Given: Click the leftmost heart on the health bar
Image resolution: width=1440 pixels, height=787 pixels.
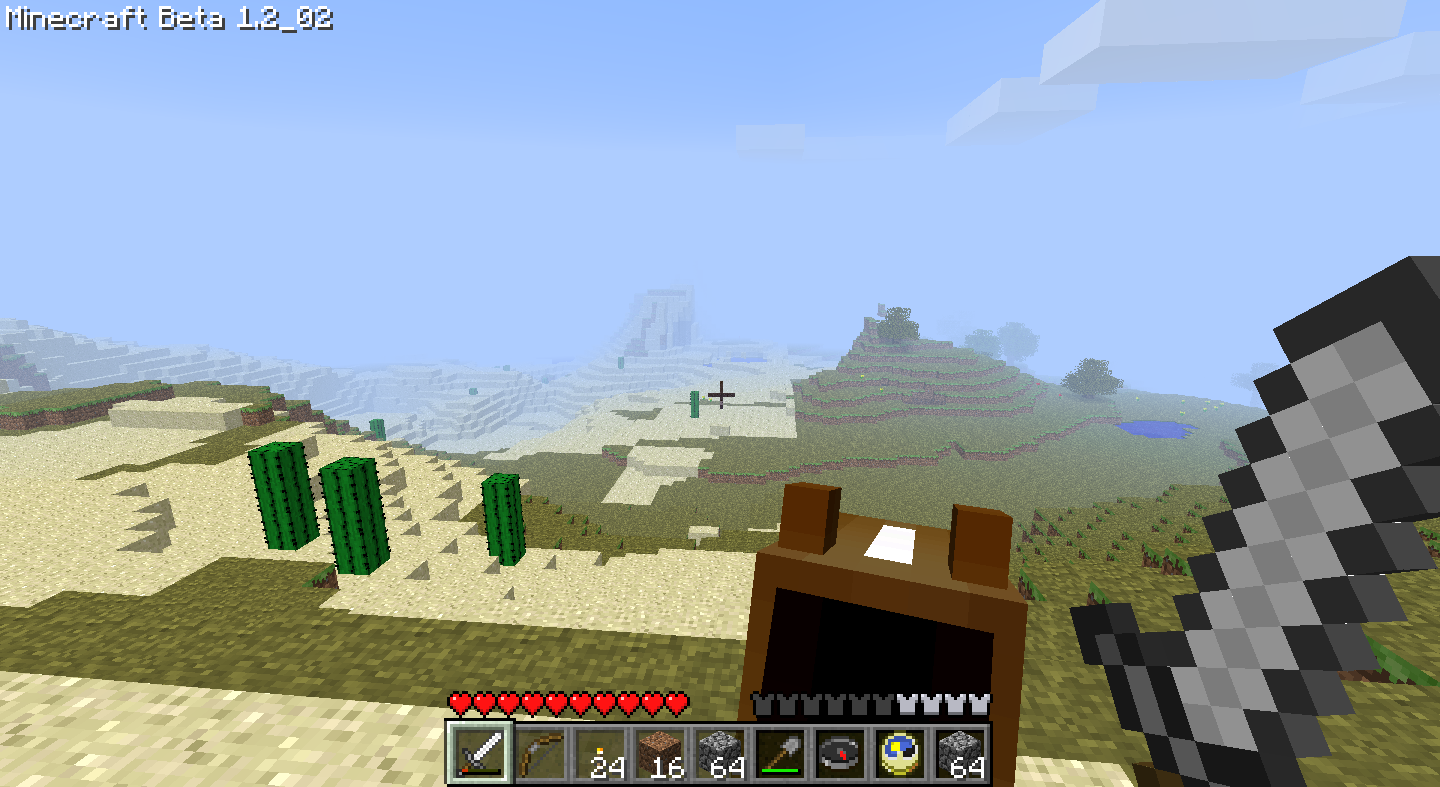Looking at the screenshot, I should tap(458, 703).
